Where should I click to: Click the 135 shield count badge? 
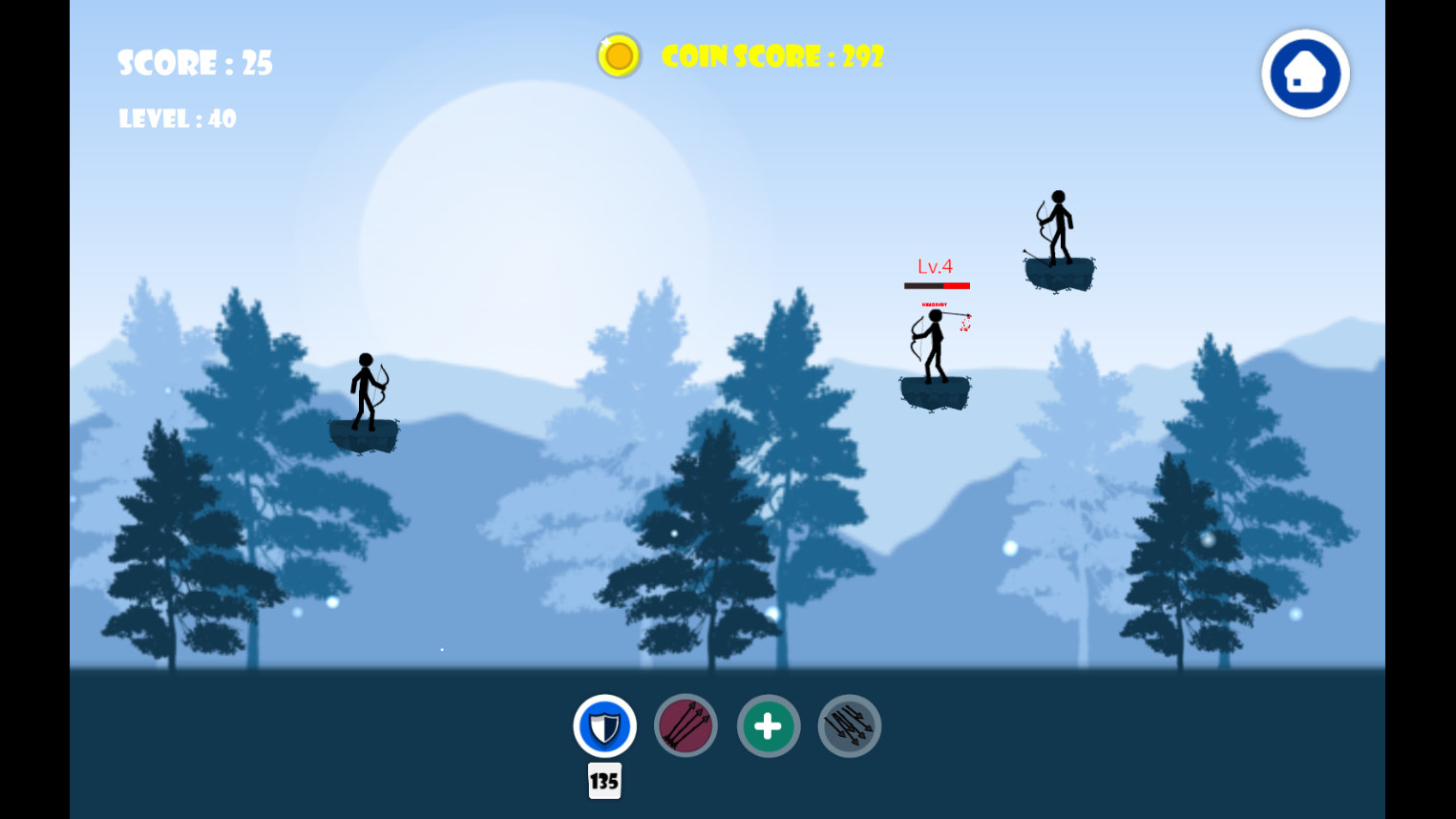(x=603, y=781)
